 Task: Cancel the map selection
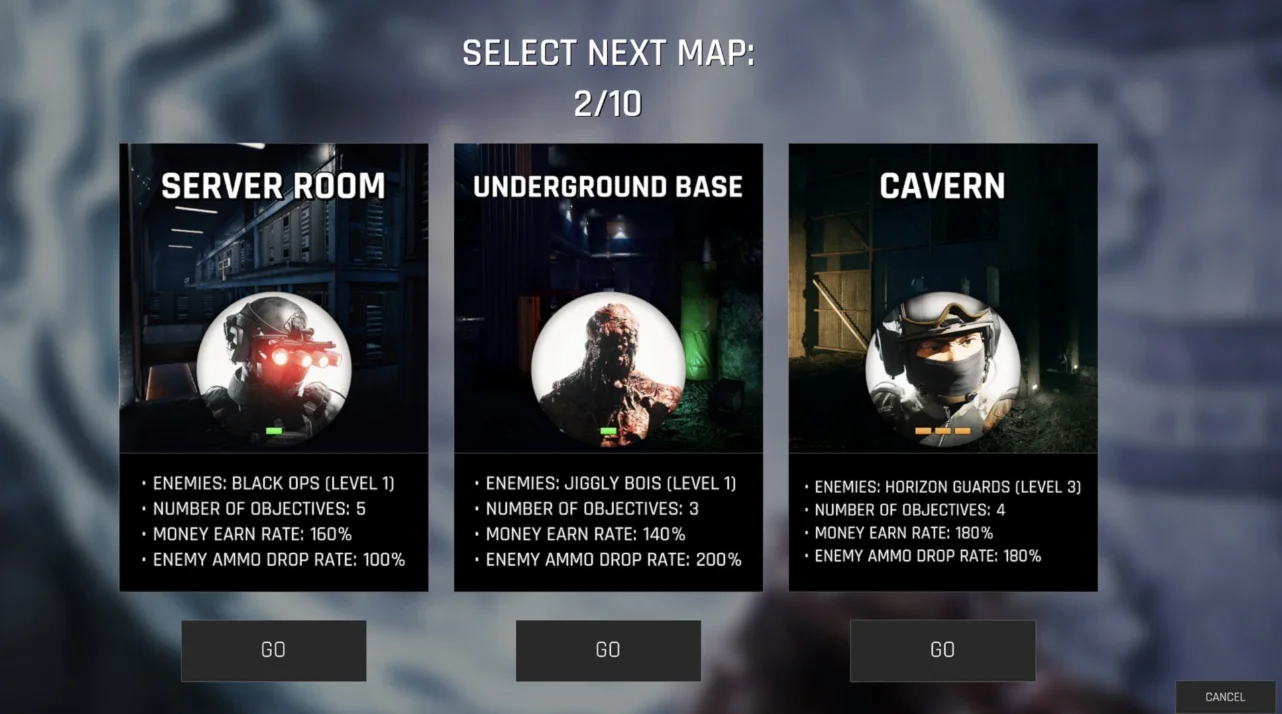[1225, 697]
